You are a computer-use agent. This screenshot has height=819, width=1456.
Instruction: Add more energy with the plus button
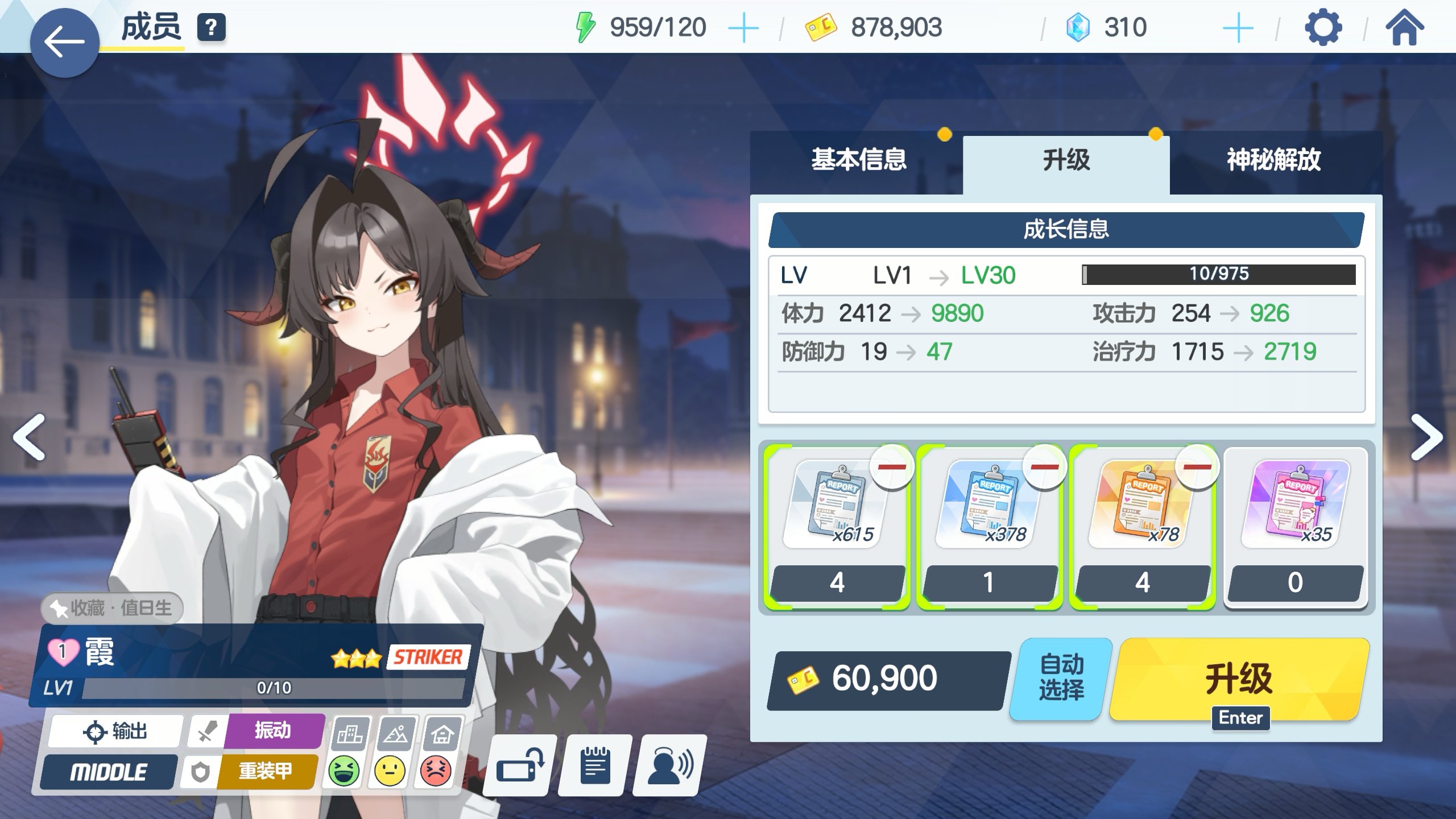tap(743, 28)
